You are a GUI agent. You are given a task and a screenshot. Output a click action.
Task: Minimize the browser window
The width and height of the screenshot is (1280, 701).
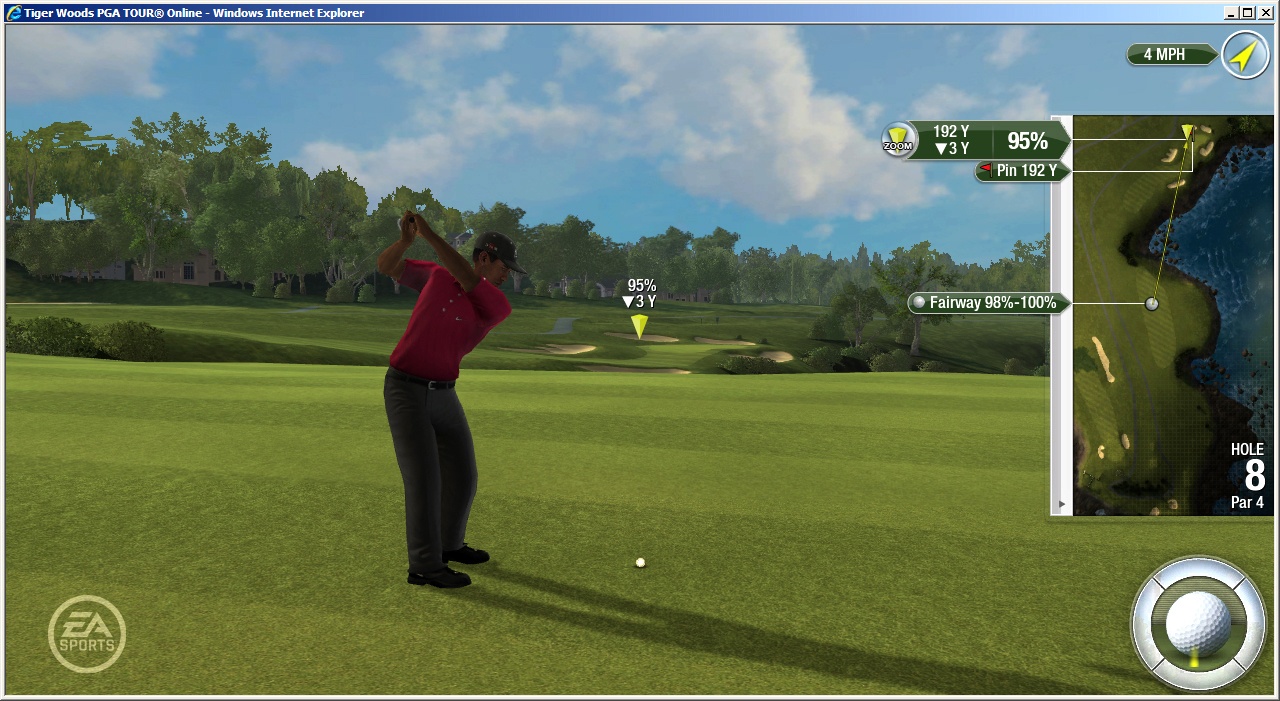pyautogui.click(x=1230, y=12)
